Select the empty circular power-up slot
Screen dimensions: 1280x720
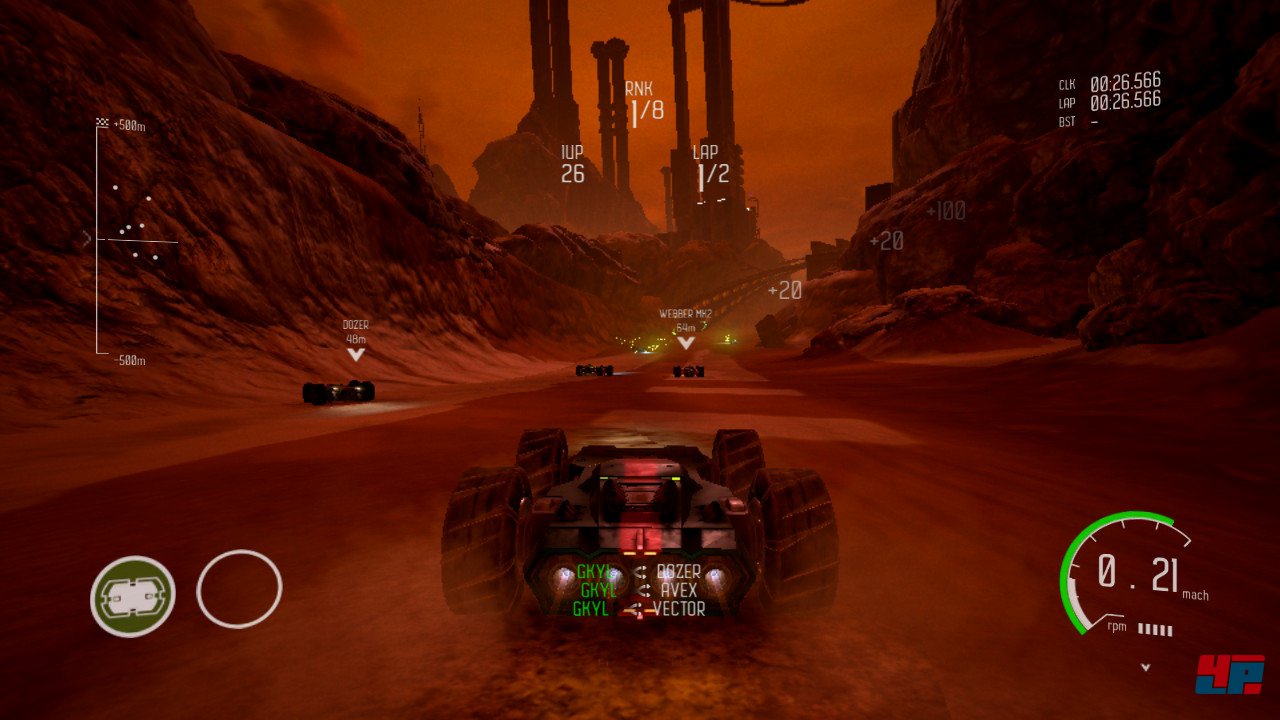[x=240, y=590]
